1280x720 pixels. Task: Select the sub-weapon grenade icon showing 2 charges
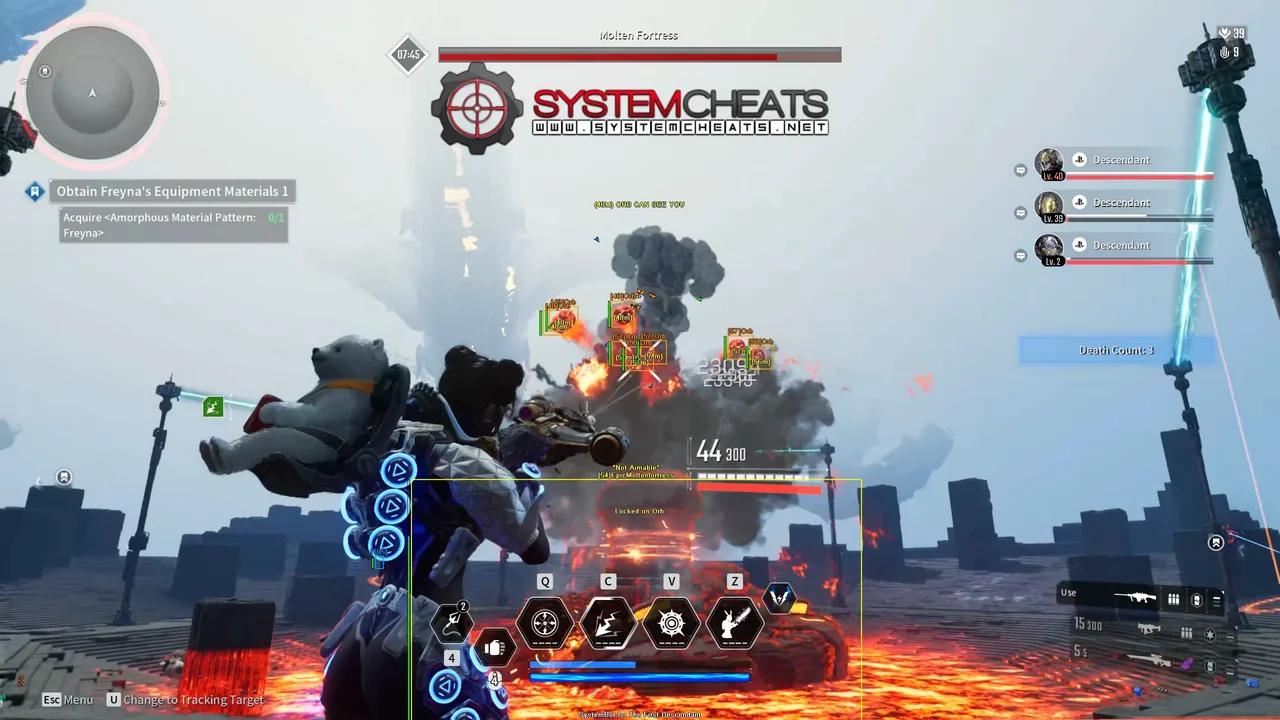[x=452, y=622]
